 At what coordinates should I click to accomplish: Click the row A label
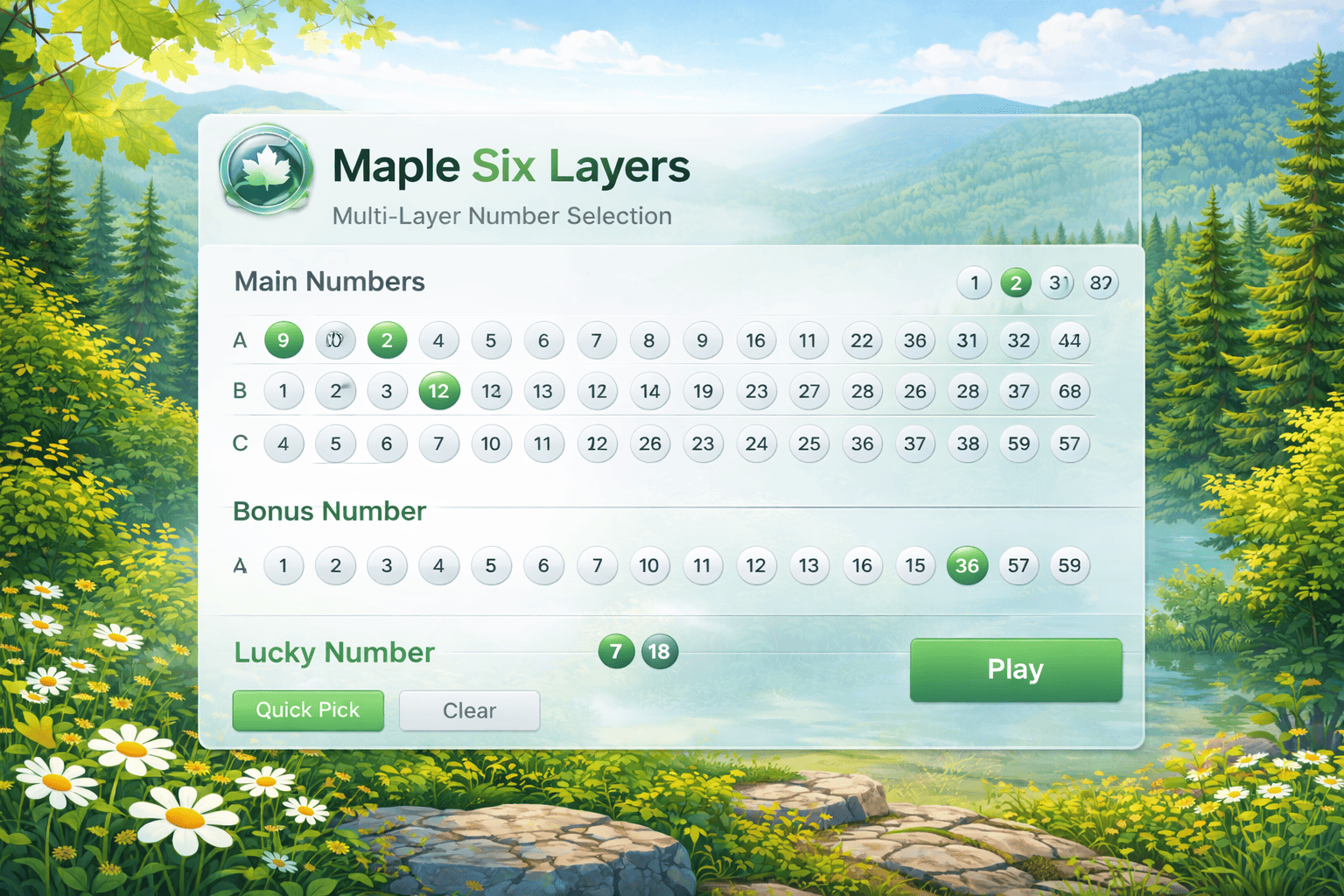[239, 340]
